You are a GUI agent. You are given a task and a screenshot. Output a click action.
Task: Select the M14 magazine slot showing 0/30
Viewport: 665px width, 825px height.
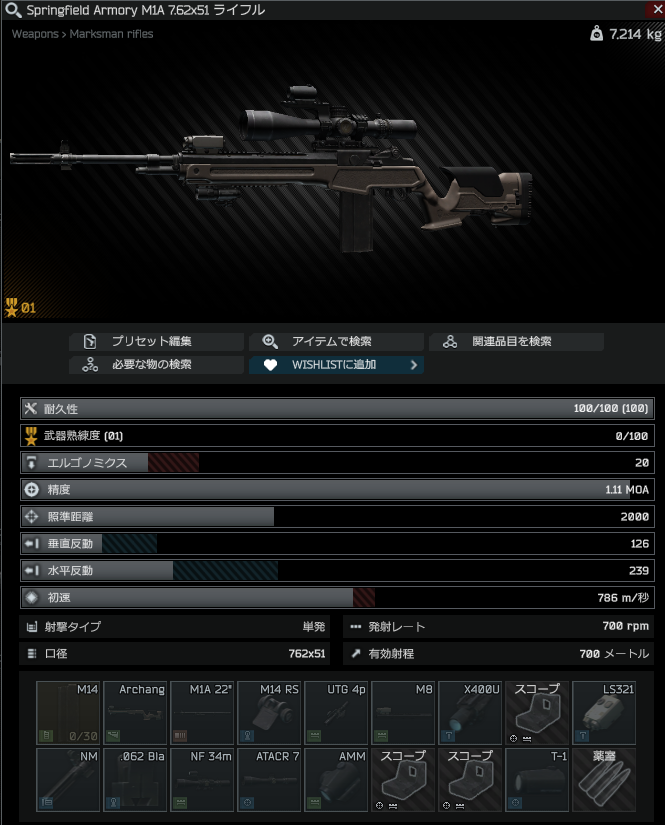[x=68, y=712]
